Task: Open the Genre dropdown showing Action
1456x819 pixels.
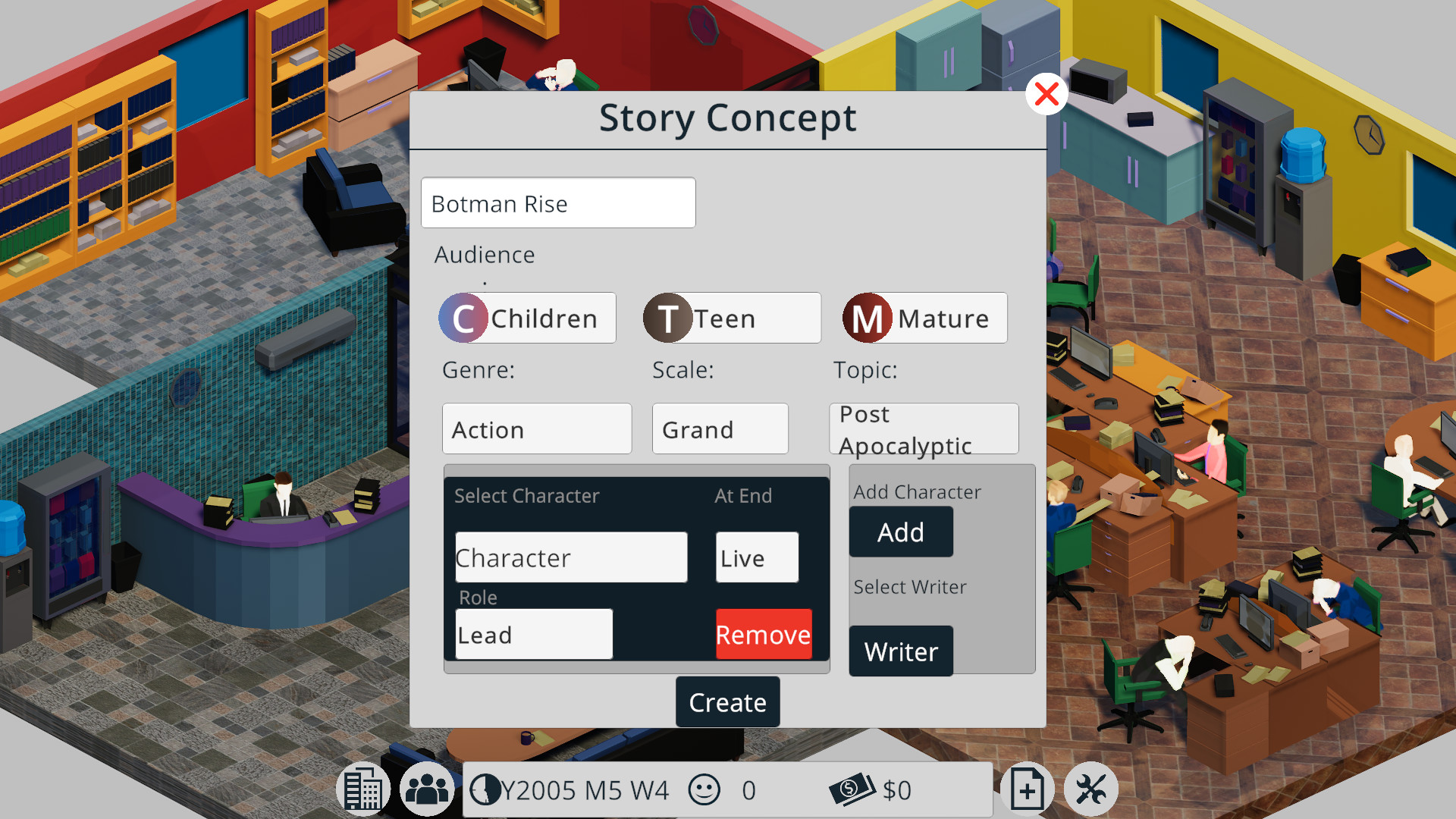Action: (x=536, y=428)
